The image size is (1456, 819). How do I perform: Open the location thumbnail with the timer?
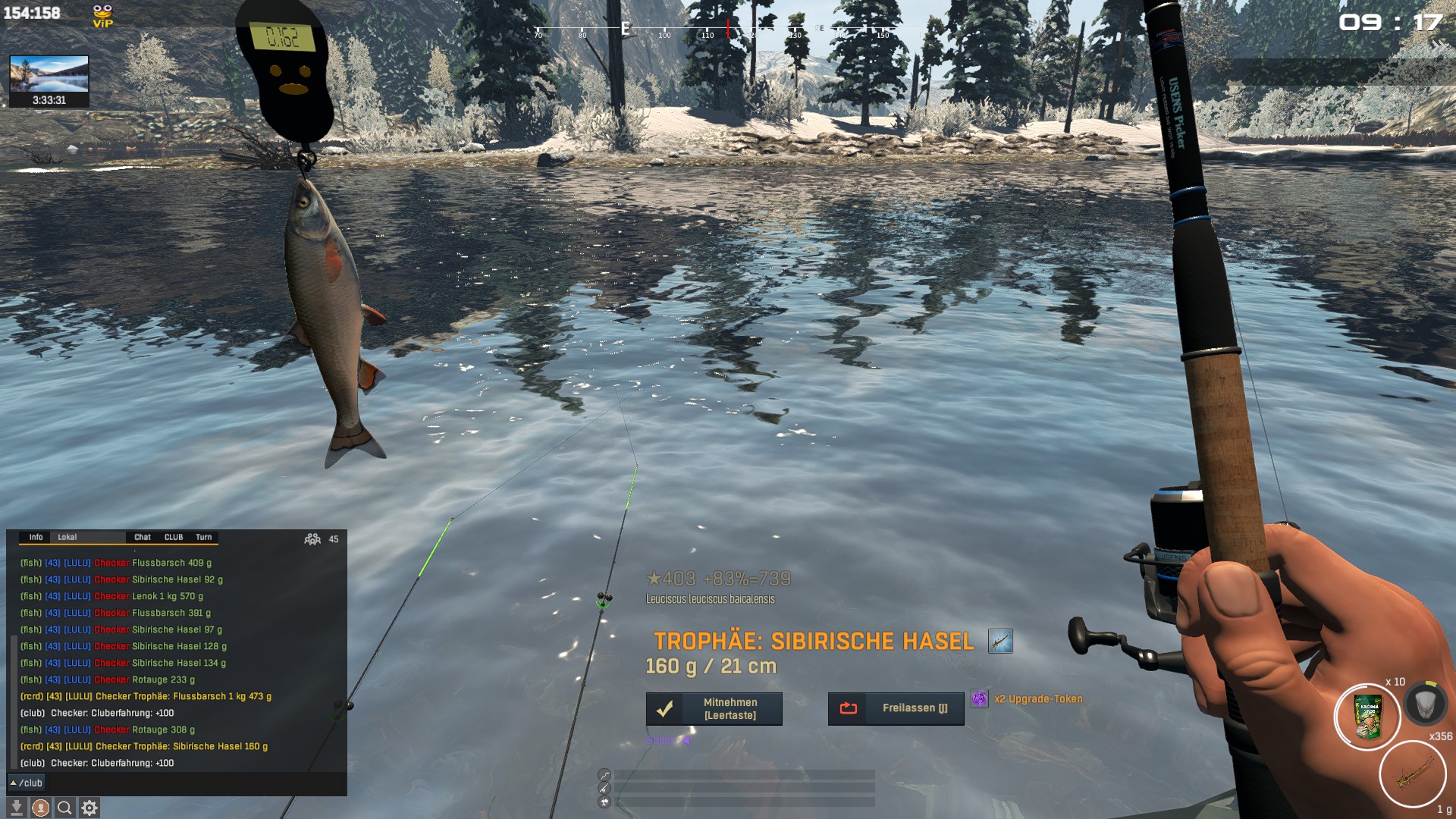tap(49, 81)
